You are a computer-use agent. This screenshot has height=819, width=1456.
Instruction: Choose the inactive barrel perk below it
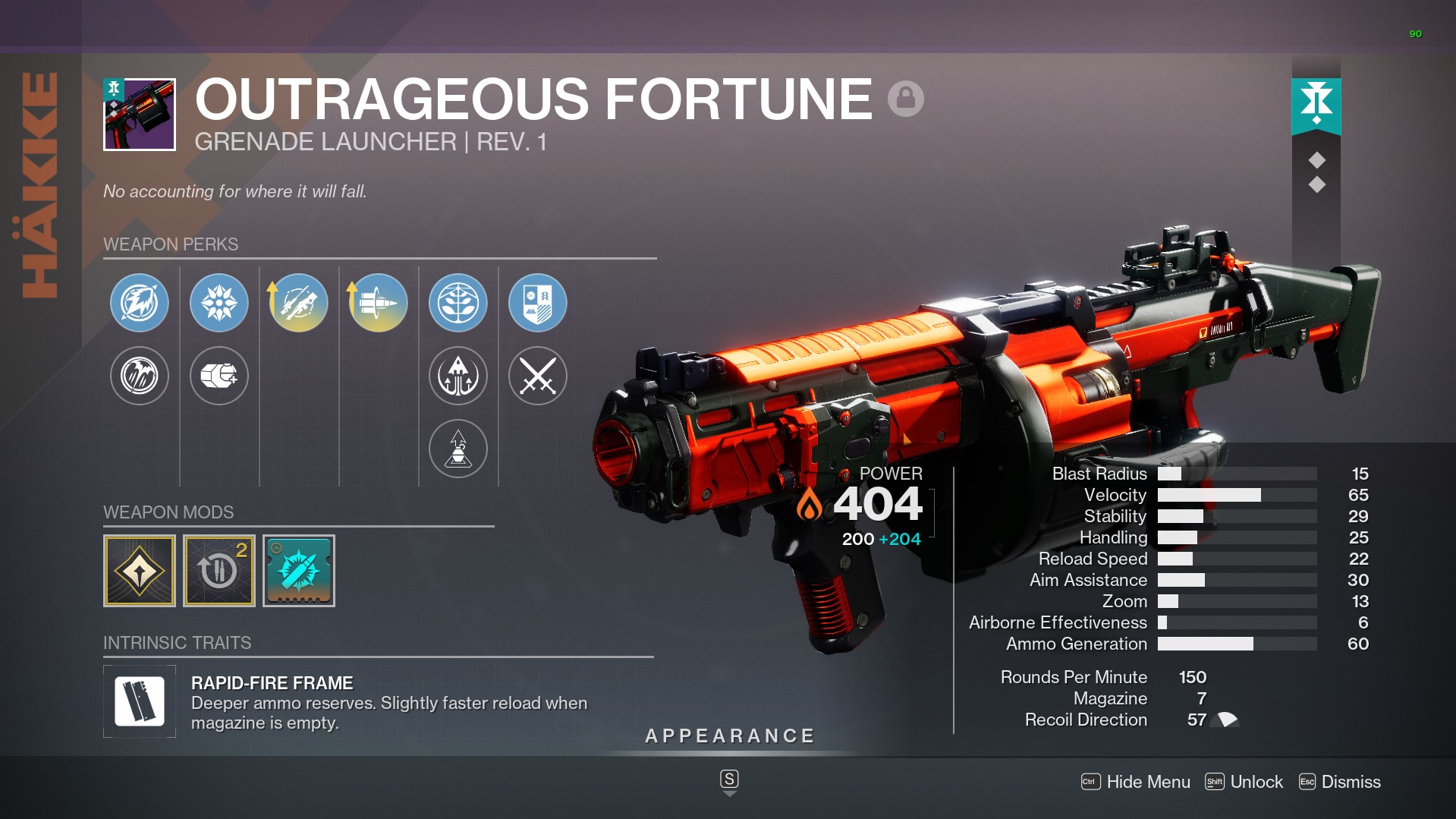tap(140, 376)
